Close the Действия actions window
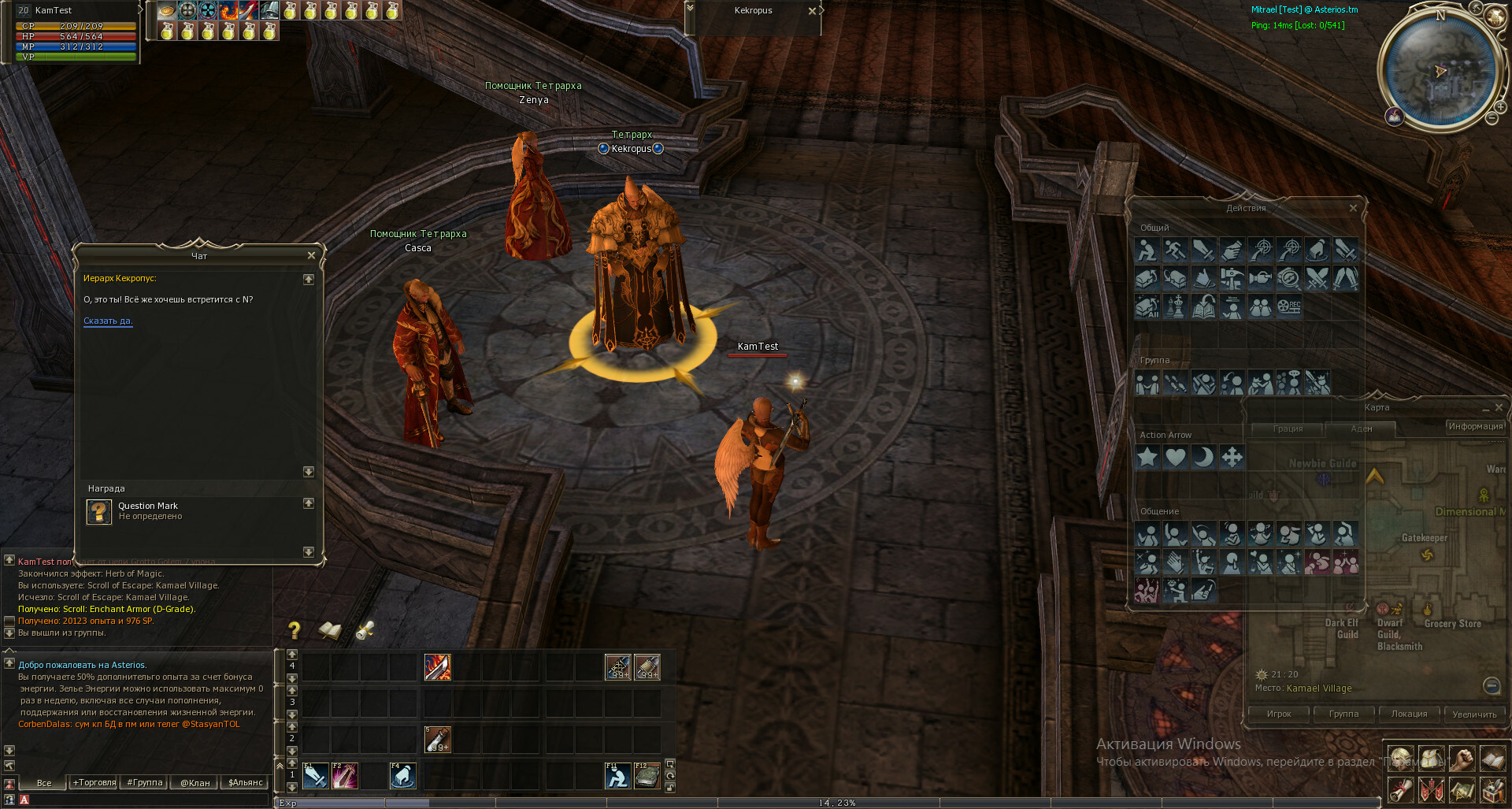This screenshot has width=1512, height=809. click(1353, 208)
